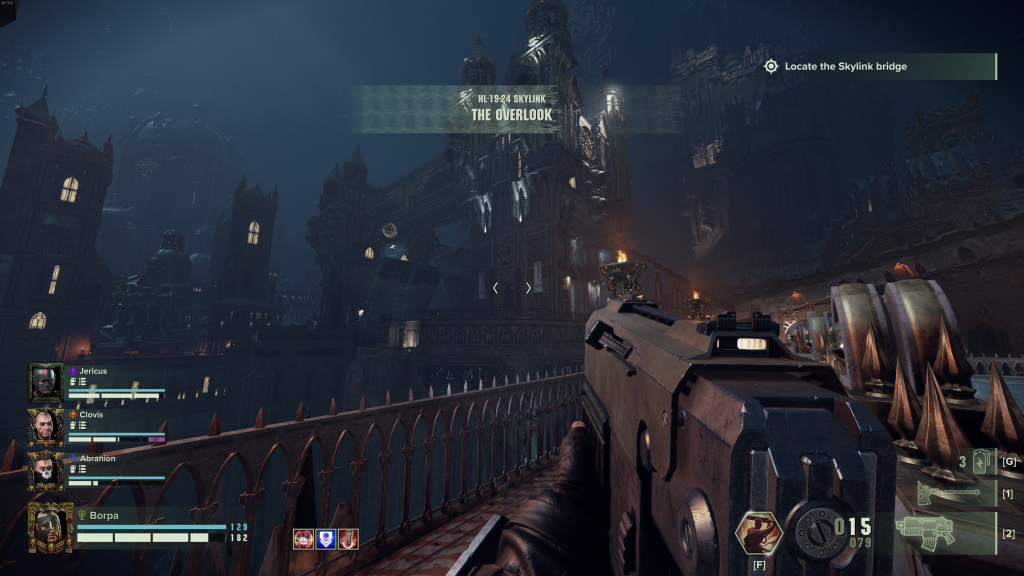The width and height of the screenshot is (1024, 576).
Task: Click Borpa's own character portrait
Action: point(50,526)
